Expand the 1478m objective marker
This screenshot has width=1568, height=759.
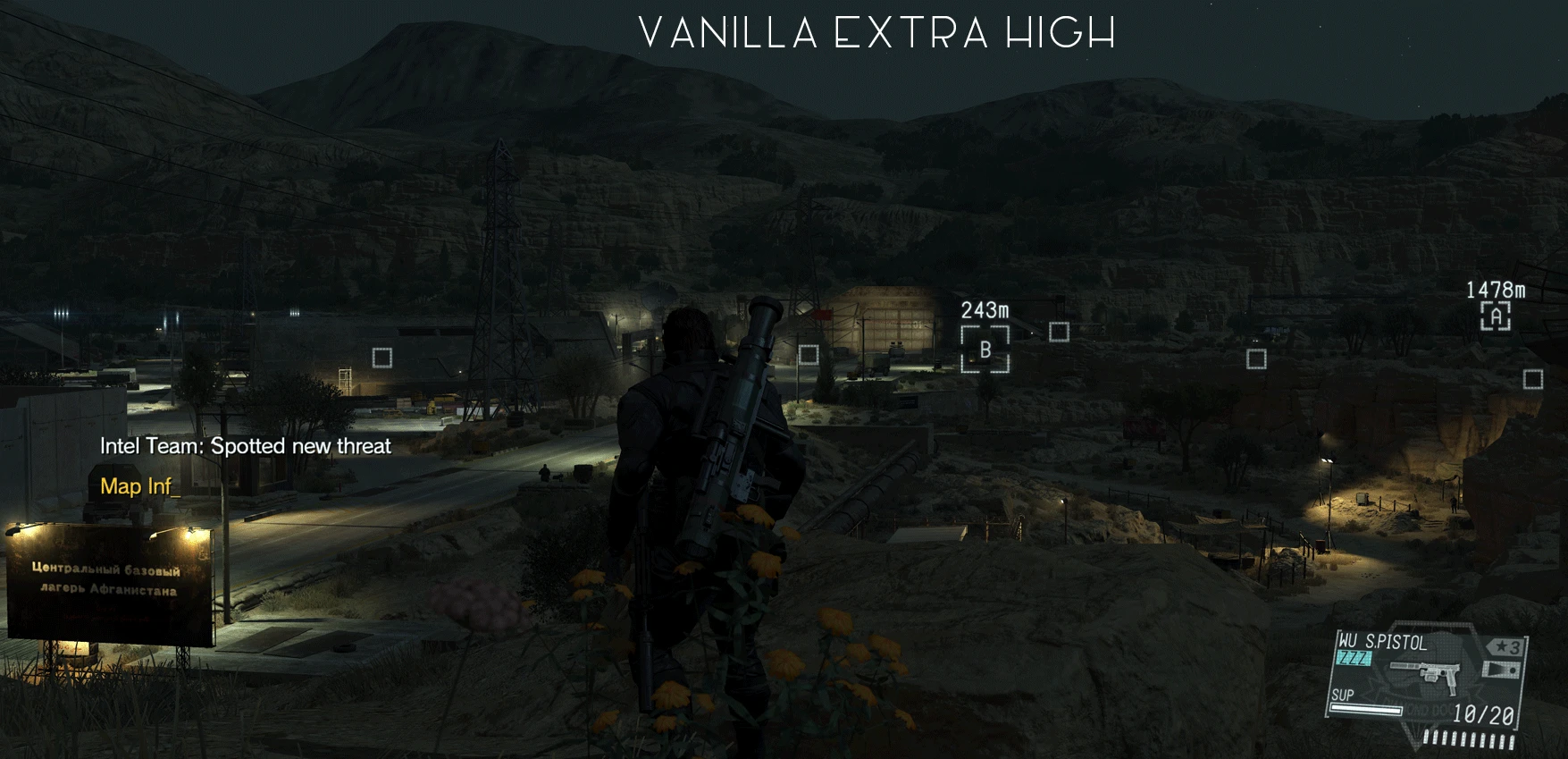(1496, 290)
